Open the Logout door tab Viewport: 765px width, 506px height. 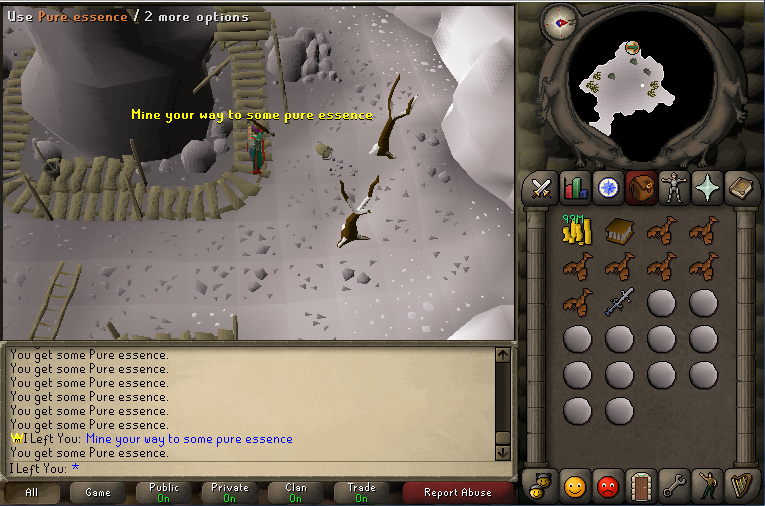[x=641, y=486]
